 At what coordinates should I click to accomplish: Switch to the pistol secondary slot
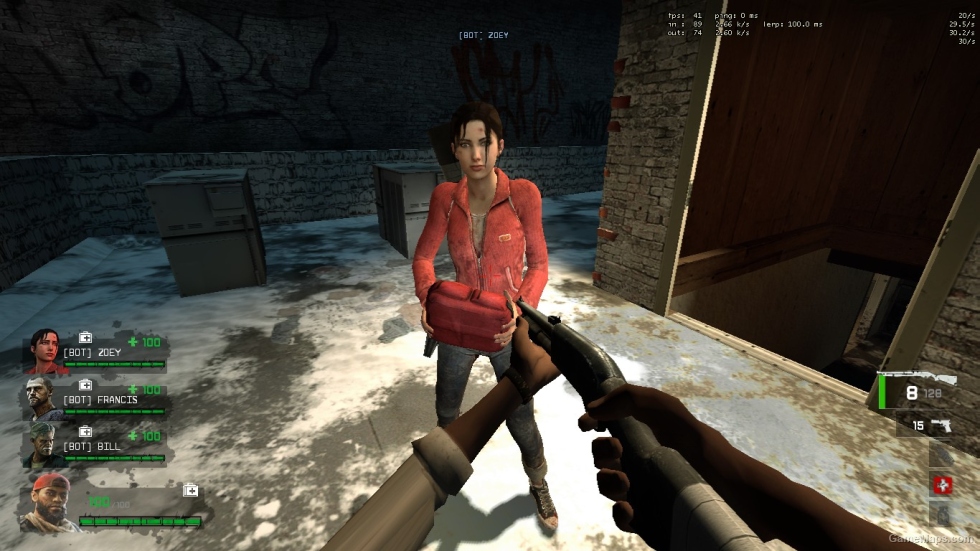tap(941, 425)
